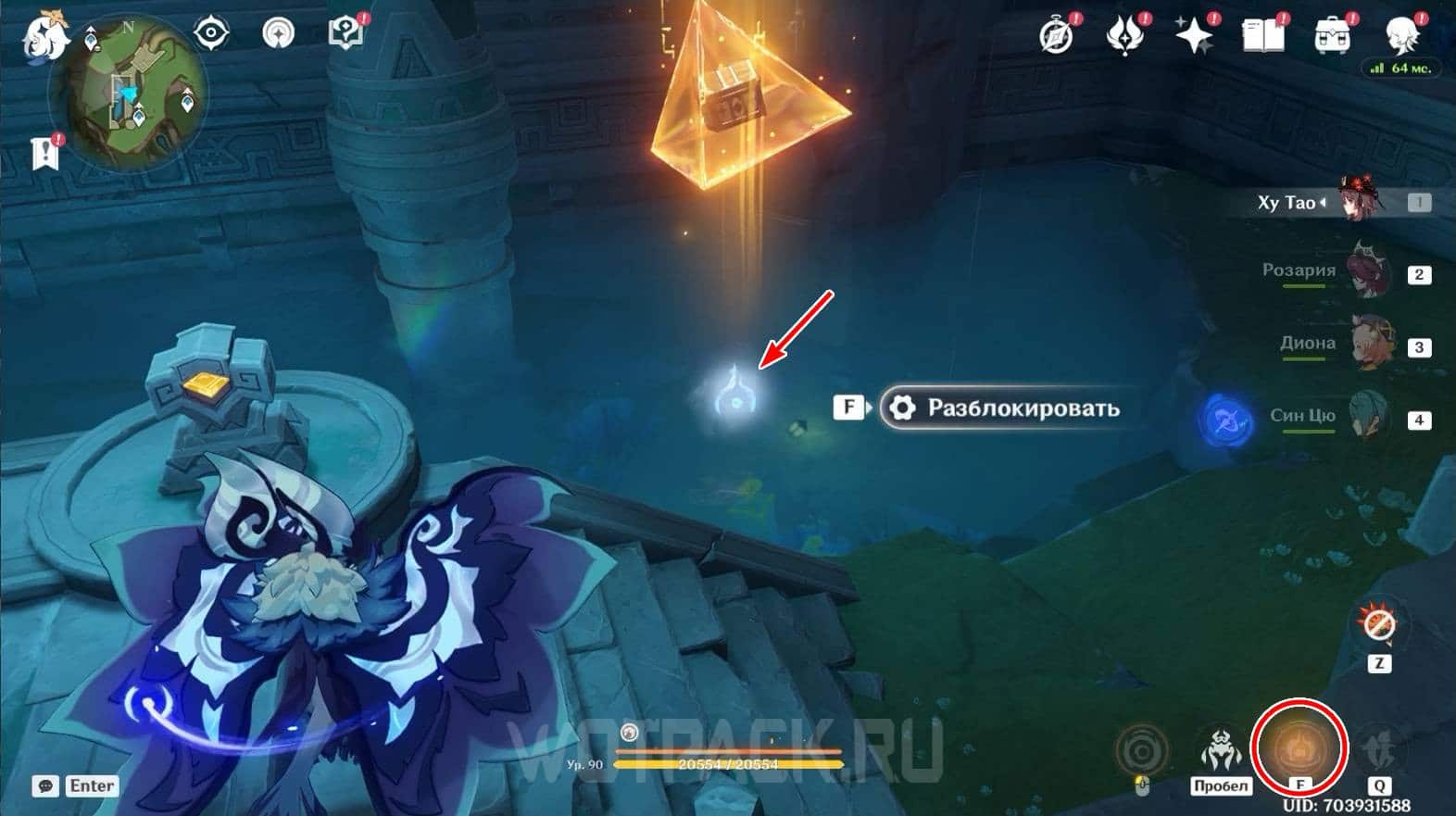
Task: Open the Paimon main menu
Action: tap(44, 34)
